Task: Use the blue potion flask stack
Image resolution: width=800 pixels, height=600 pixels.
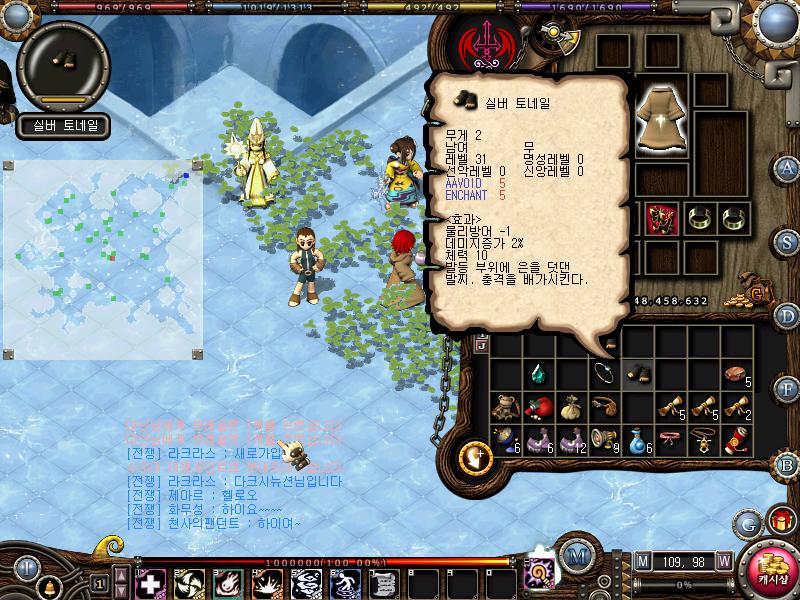Action: [638, 439]
